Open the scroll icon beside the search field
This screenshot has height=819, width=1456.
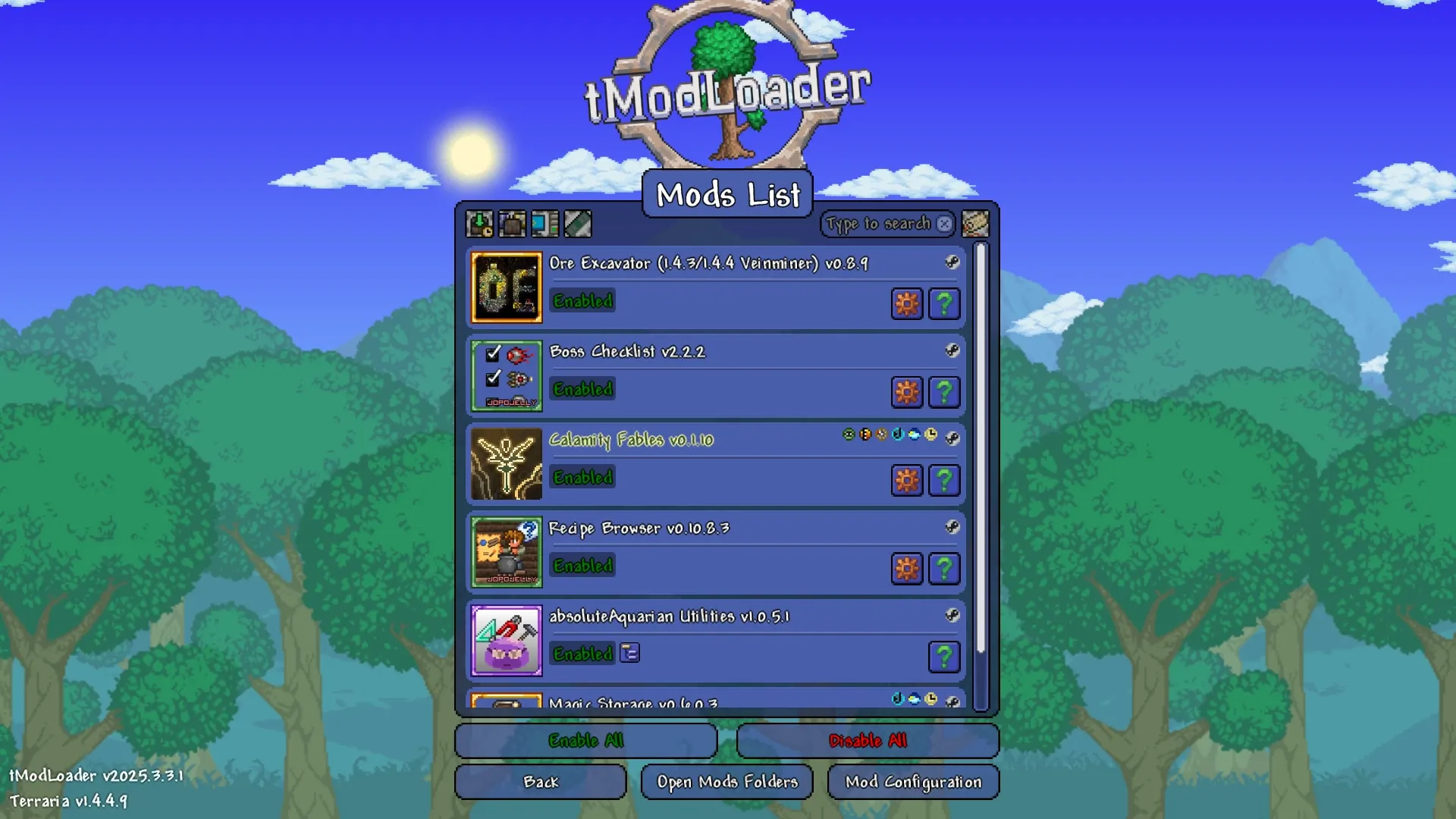click(975, 224)
